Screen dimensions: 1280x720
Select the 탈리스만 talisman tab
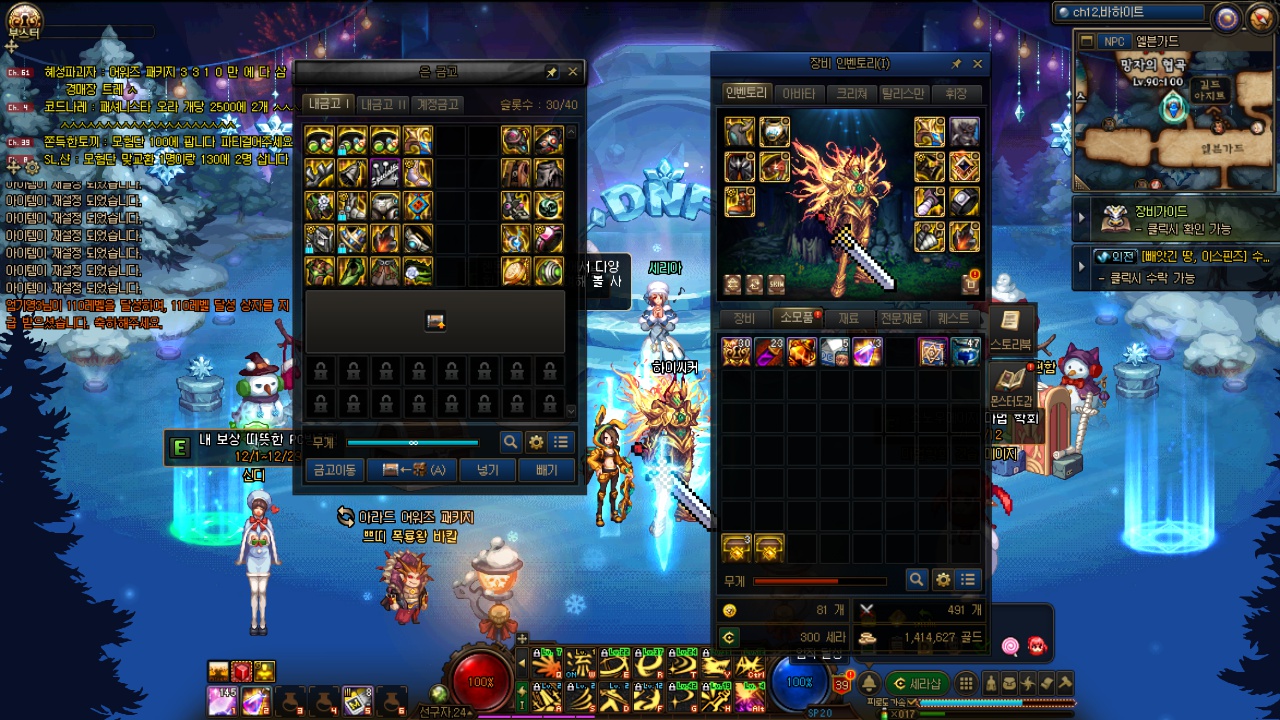(905, 93)
